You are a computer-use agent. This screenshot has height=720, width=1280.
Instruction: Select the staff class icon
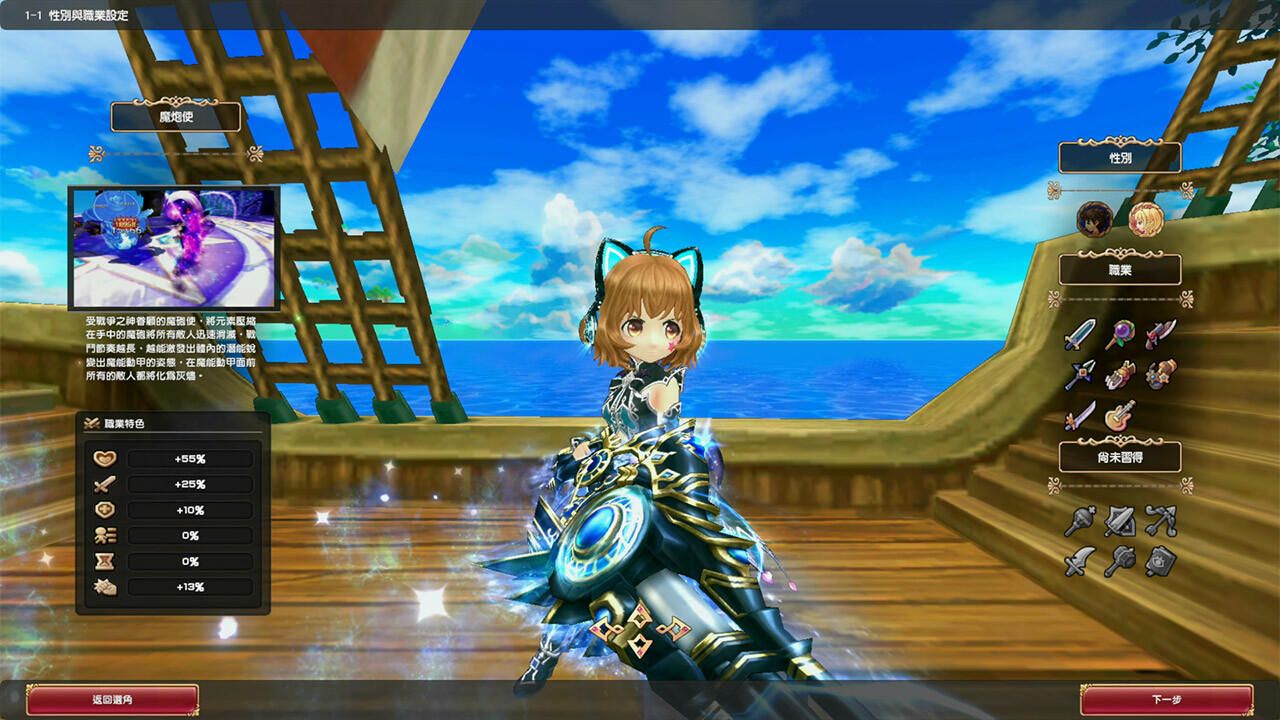coord(1120,332)
